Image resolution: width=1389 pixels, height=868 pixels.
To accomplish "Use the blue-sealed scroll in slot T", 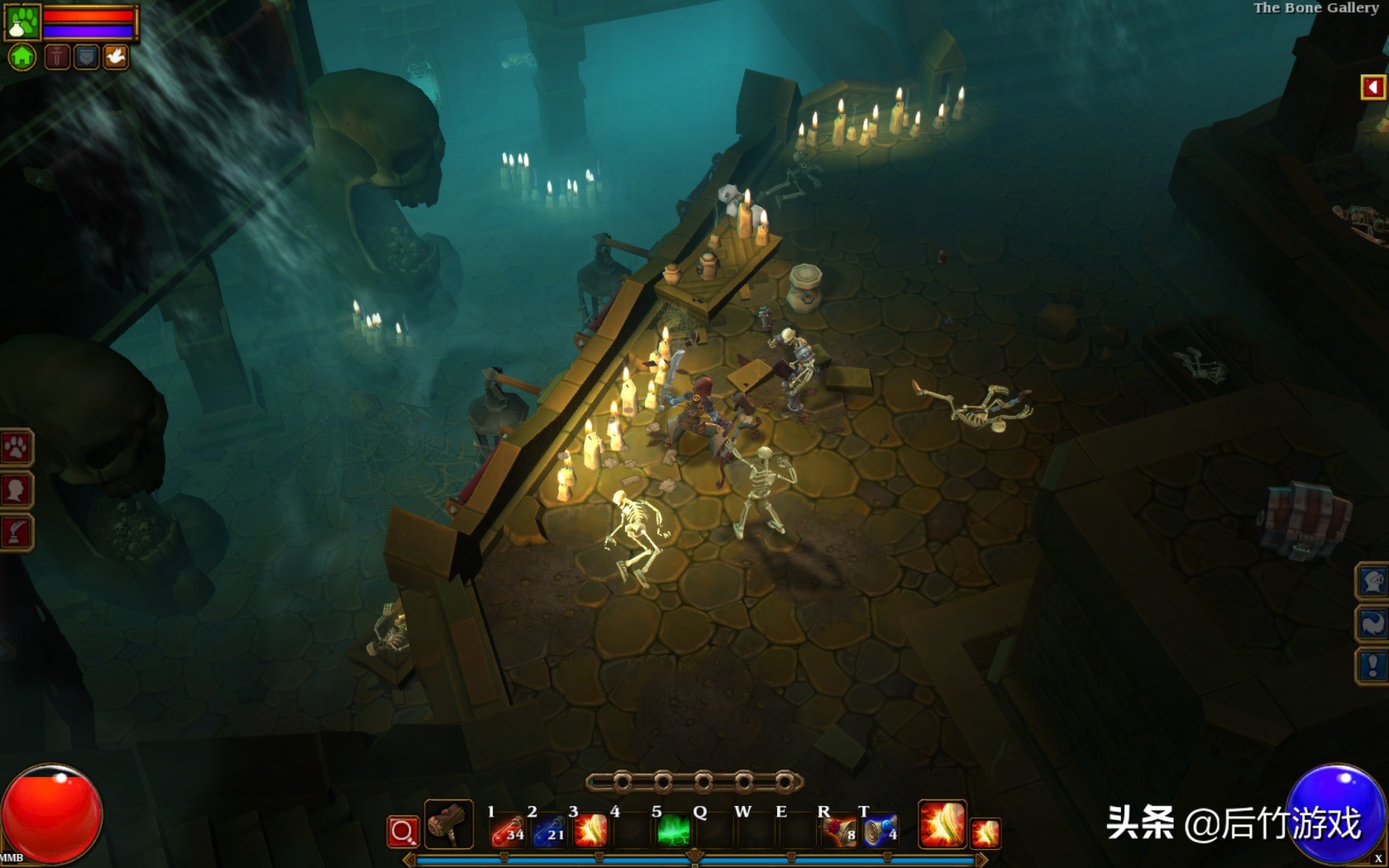I will click(880, 830).
